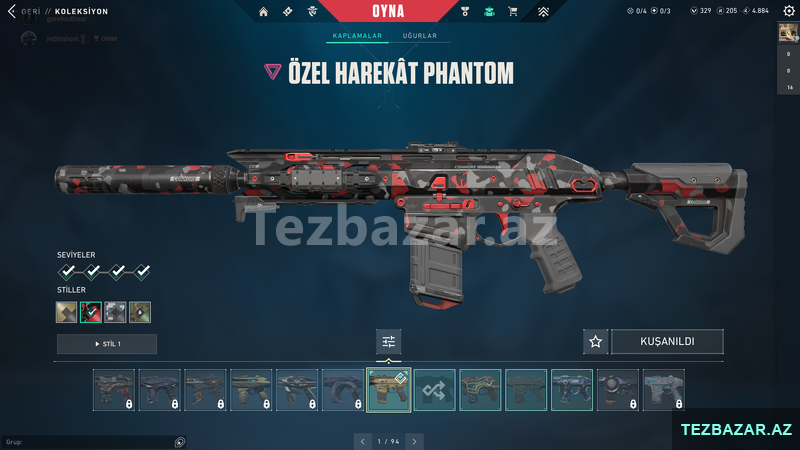Image resolution: width=800 pixels, height=450 pixels.
Task: Choose the red camo style swatch
Action: 92,312
